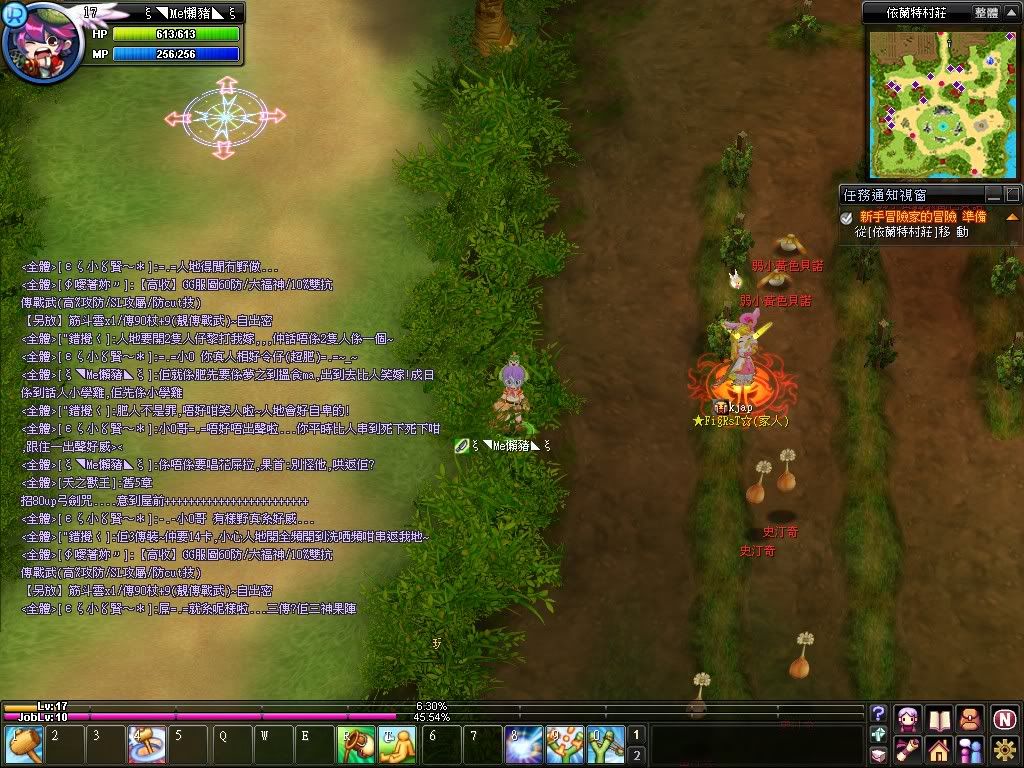Click the 整體 button above the minimap

[x=986, y=13]
